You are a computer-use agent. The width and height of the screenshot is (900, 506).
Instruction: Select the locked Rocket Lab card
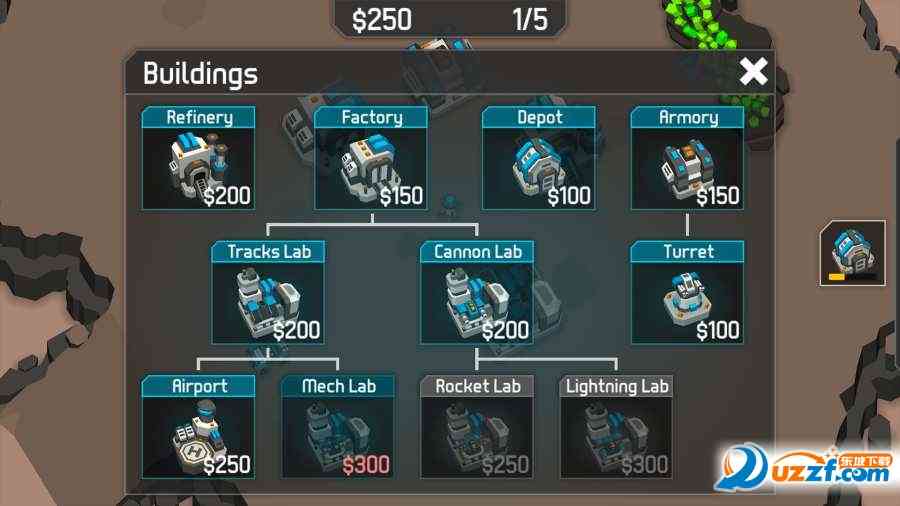477,427
